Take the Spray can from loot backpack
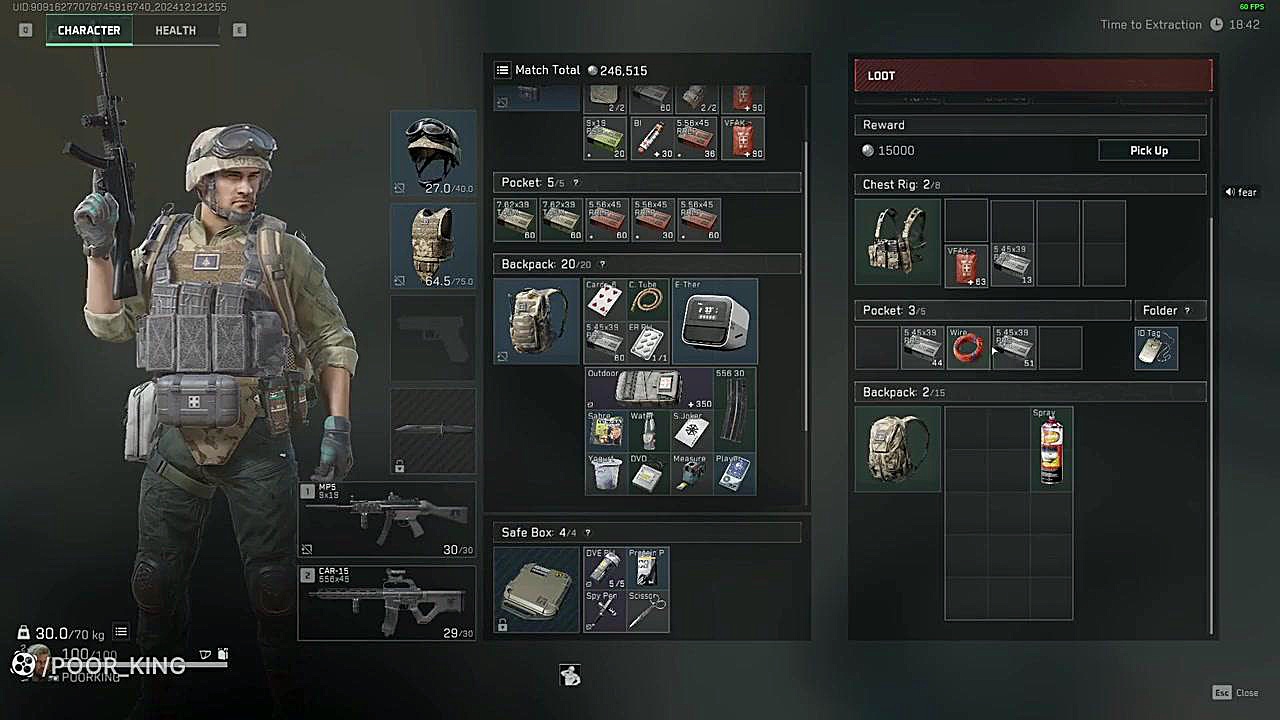Viewport: 1280px width, 720px height. tap(1051, 449)
